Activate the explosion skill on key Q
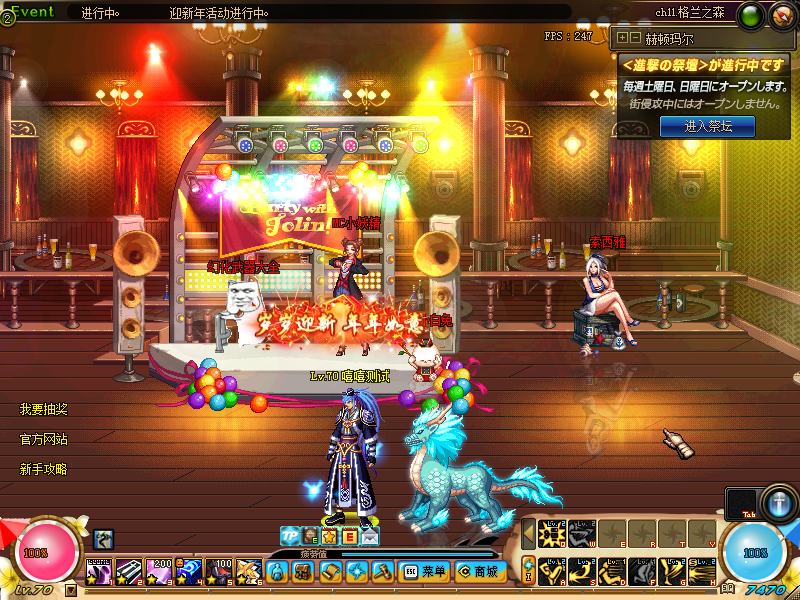The image size is (800, 600). pyautogui.click(x=552, y=535)
